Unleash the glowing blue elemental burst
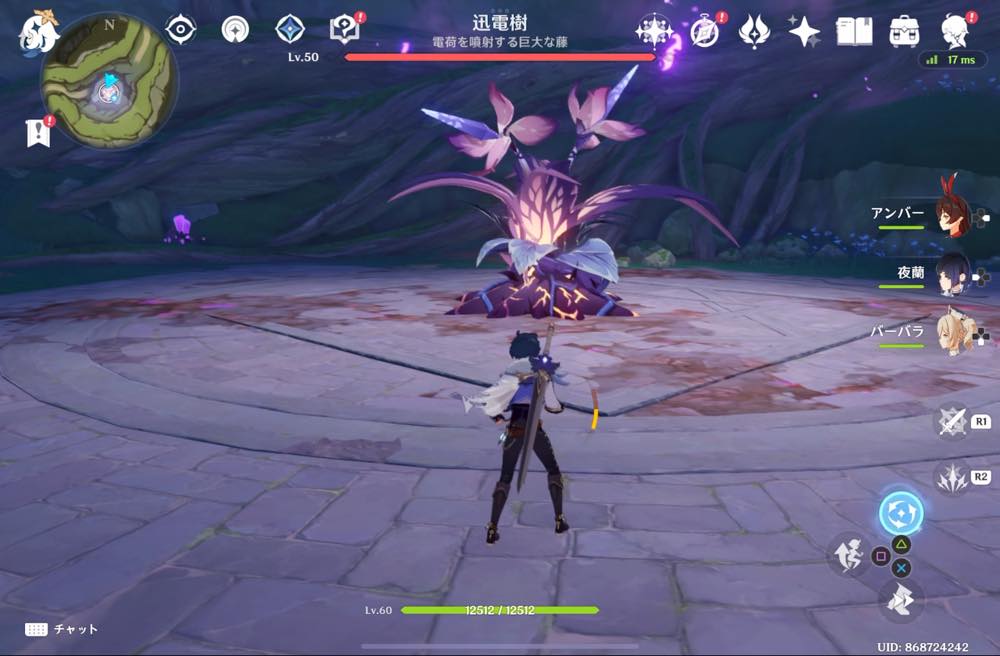The image size is (1000, 656). [x=900, y=513]
